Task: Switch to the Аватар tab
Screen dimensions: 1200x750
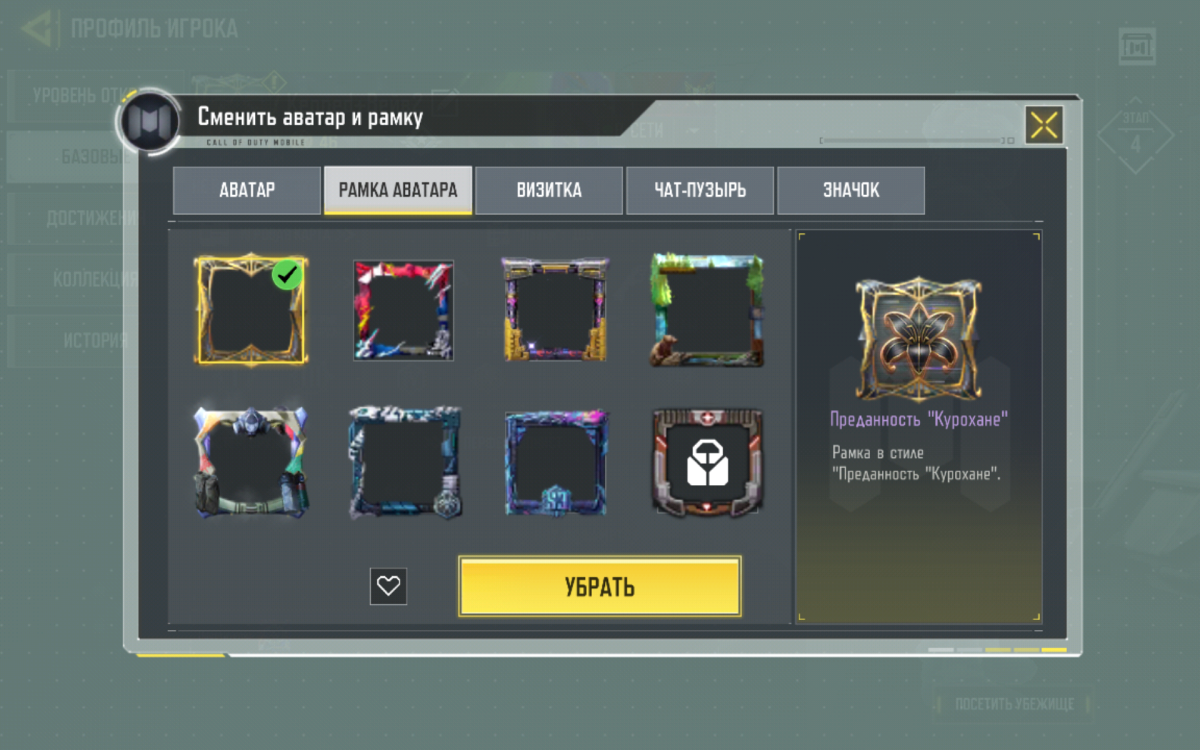Action: (x=247, y=190)
